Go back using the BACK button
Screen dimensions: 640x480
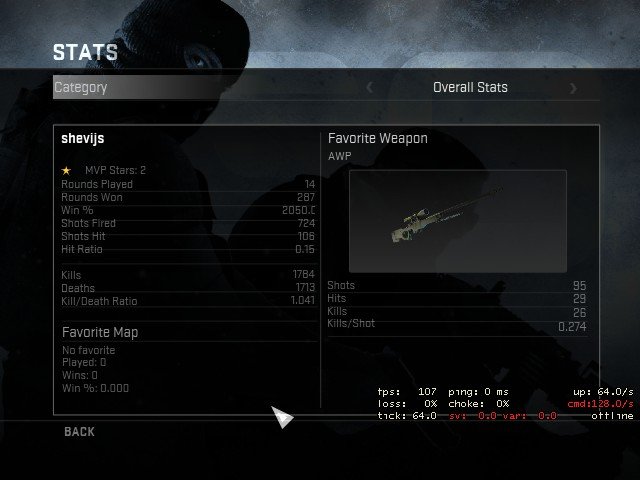click(79, 432)
